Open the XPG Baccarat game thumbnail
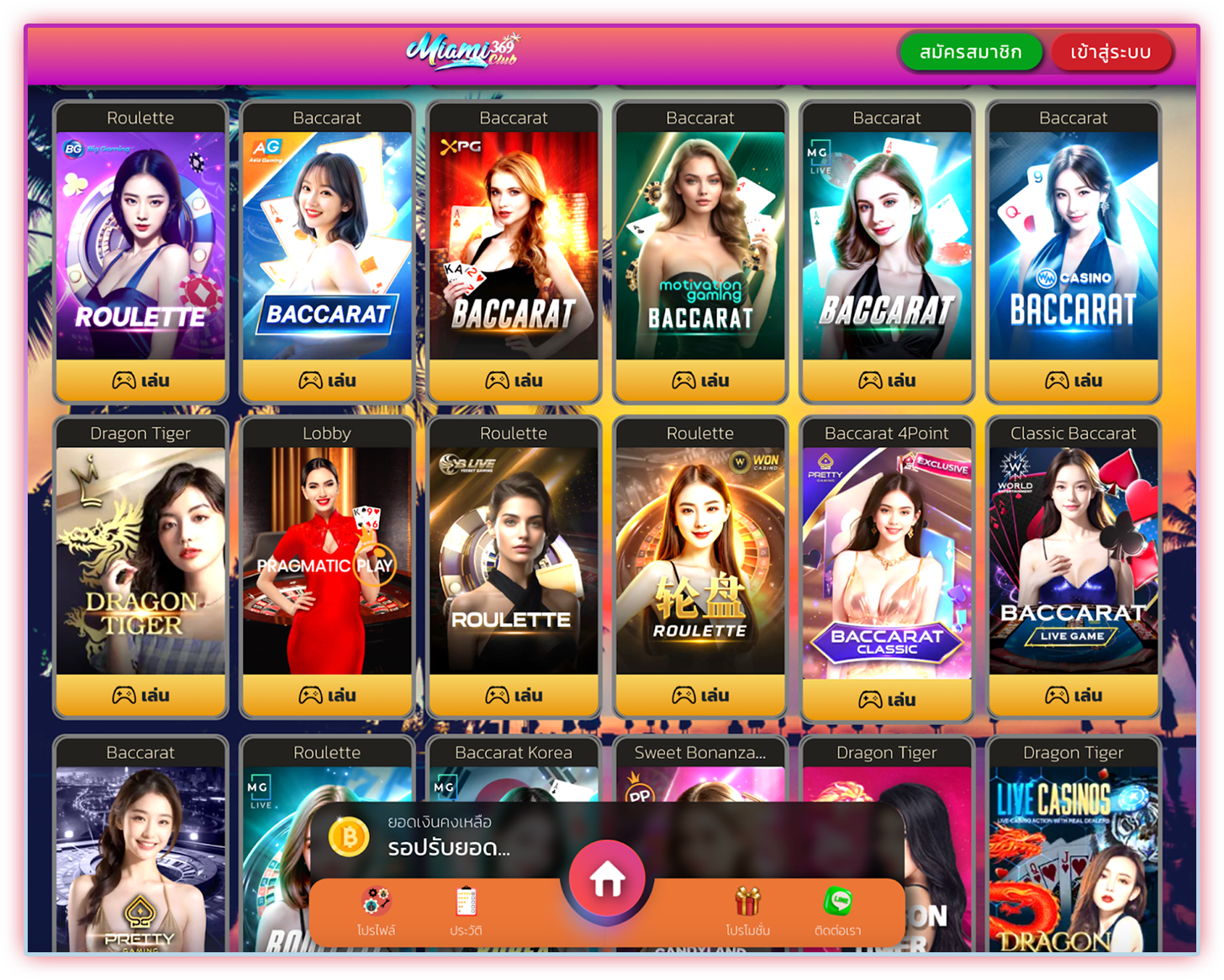This screenshot has height=980, width=1224. (x=514, y=244)
